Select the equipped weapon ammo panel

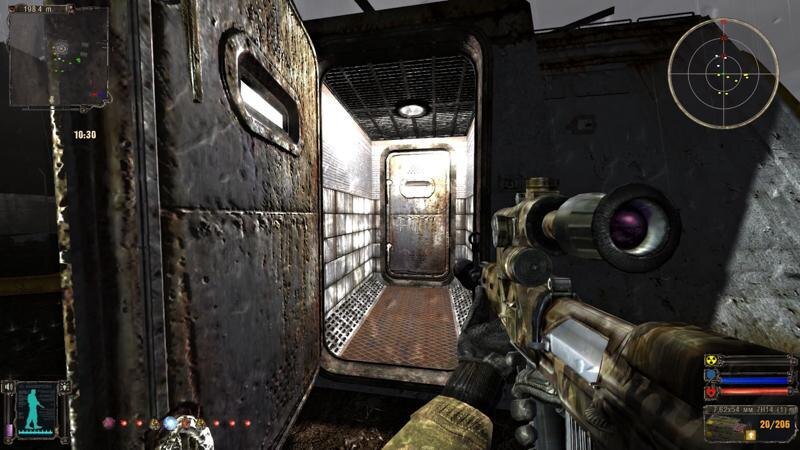click(x=750, y=423)
